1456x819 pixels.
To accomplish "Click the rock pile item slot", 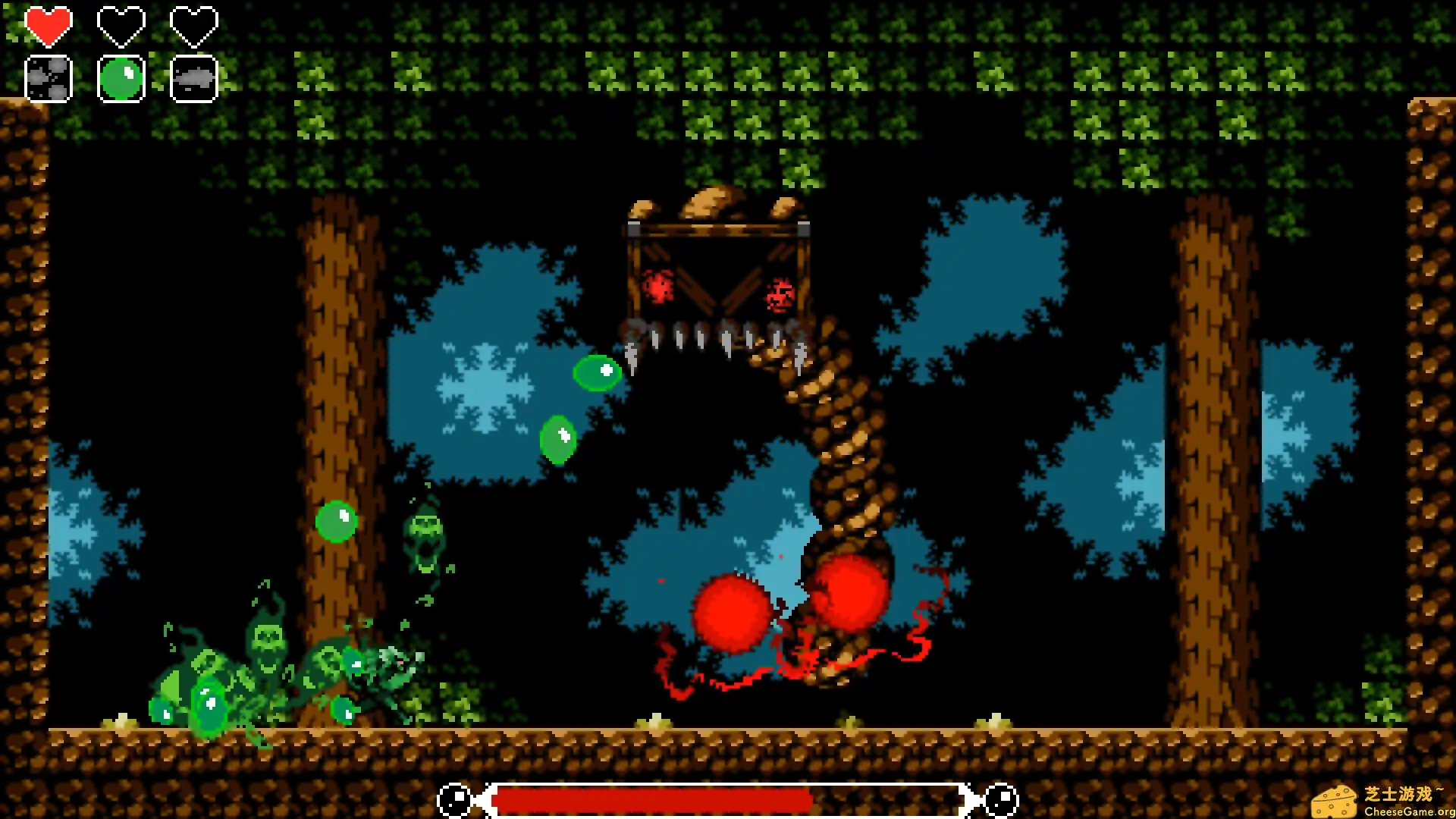I will pyautogui.click(x=48, y=78).
